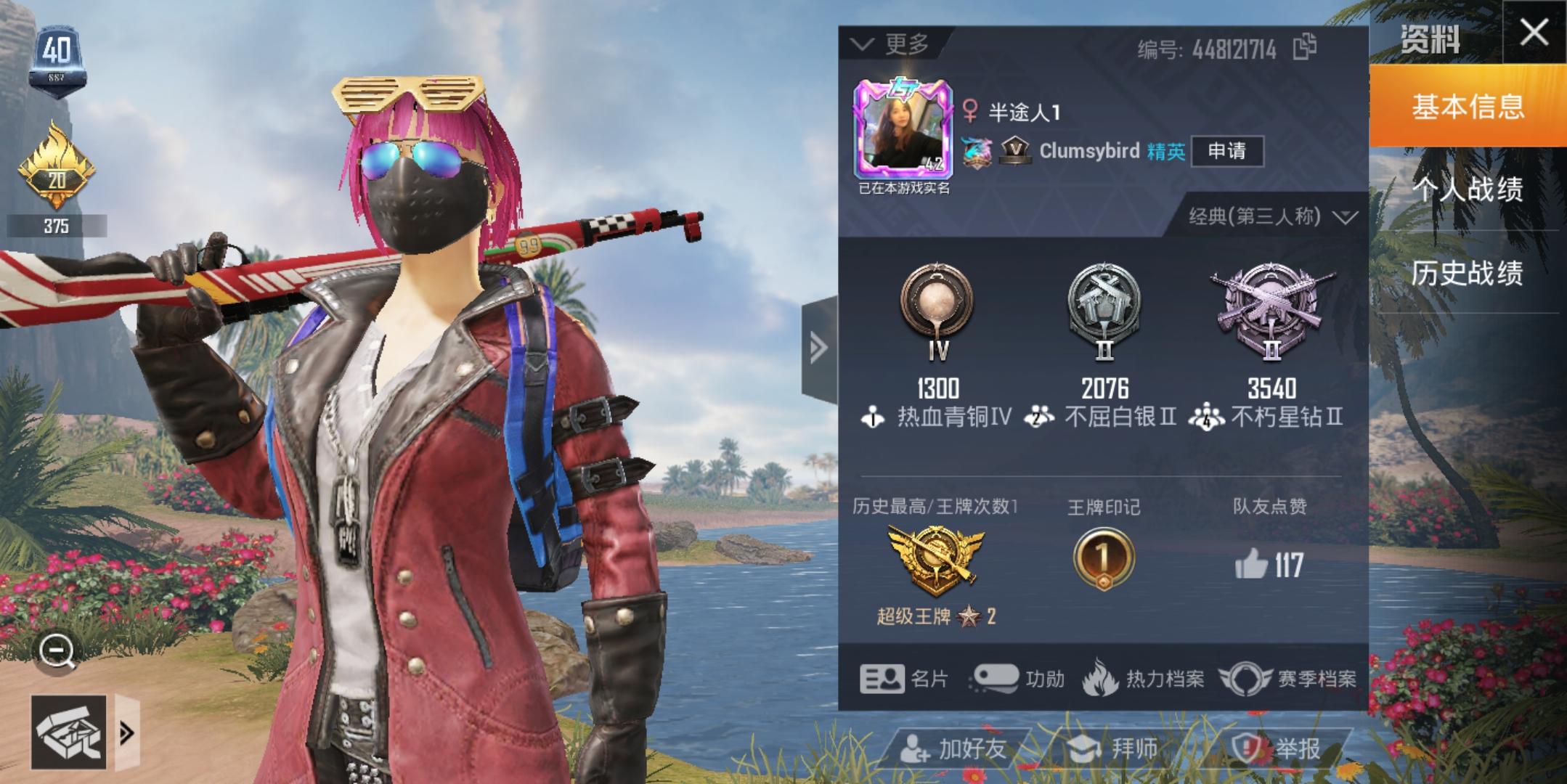Show the 热力档案 record
Viewport: 1567px width, 784px height.
(x=1144, y=679)
